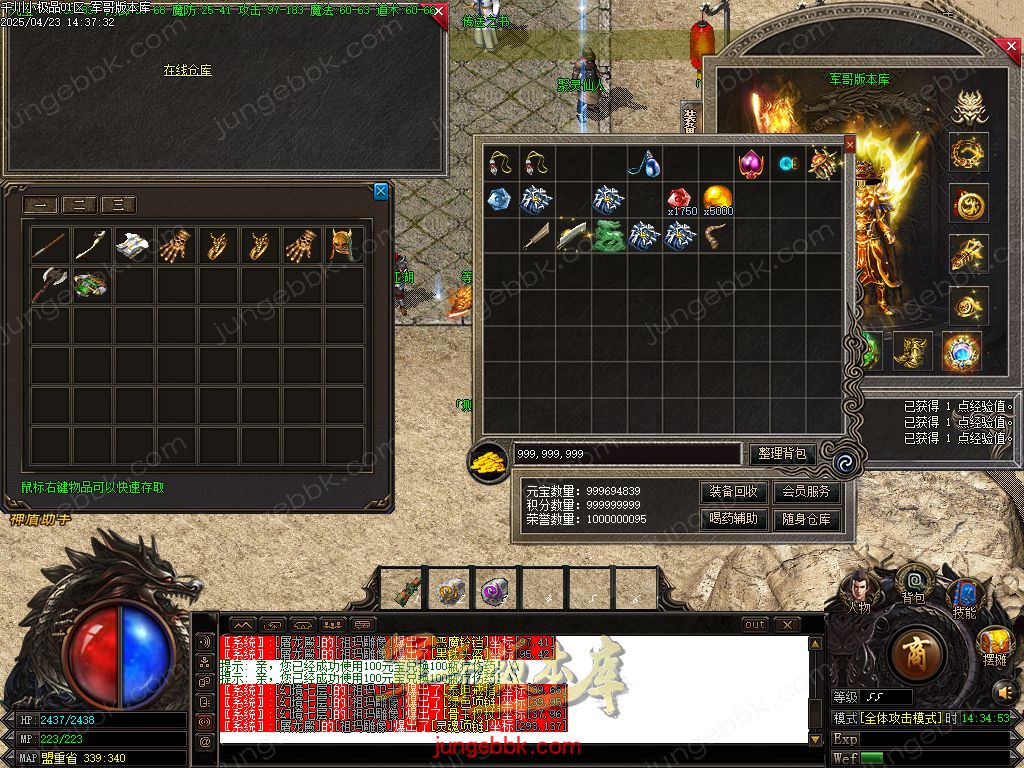Open 会员服务 member services
1024x768 pixels.
tap(806, 492)
